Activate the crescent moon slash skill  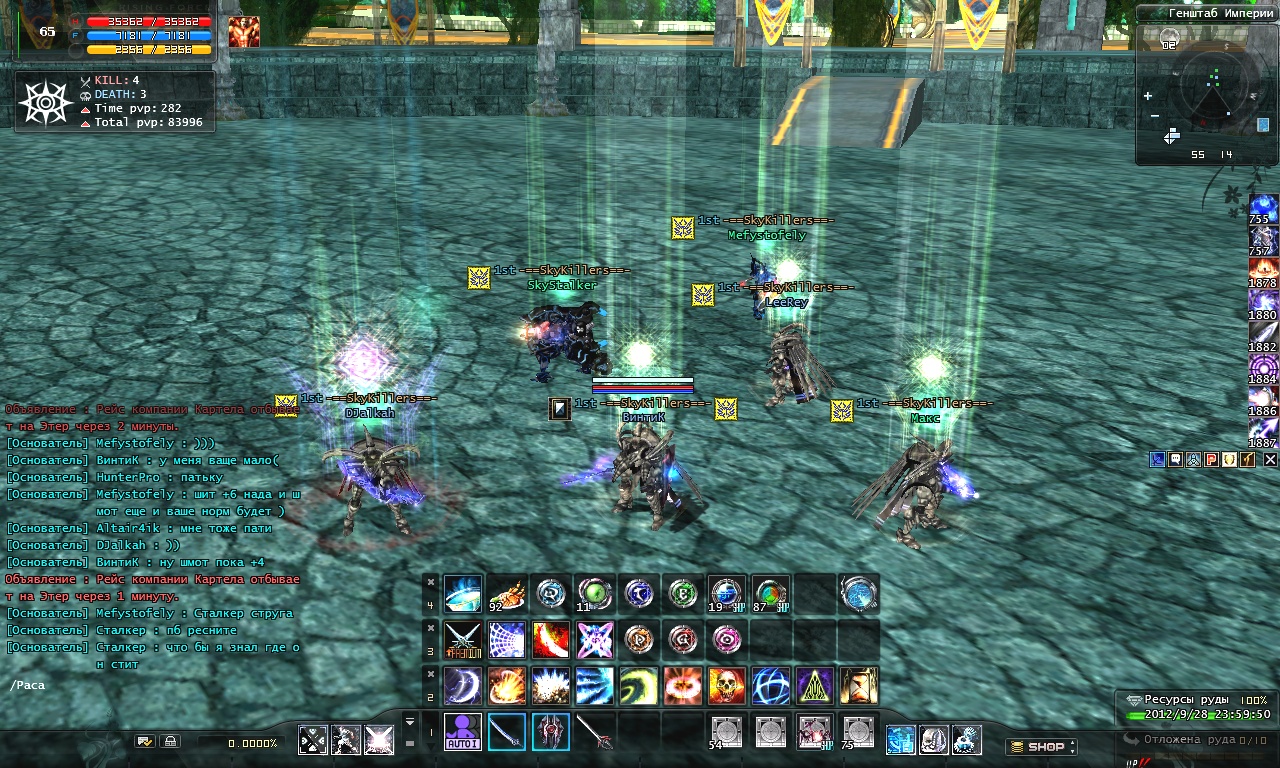pyautogui.click(x=463, y=686)
